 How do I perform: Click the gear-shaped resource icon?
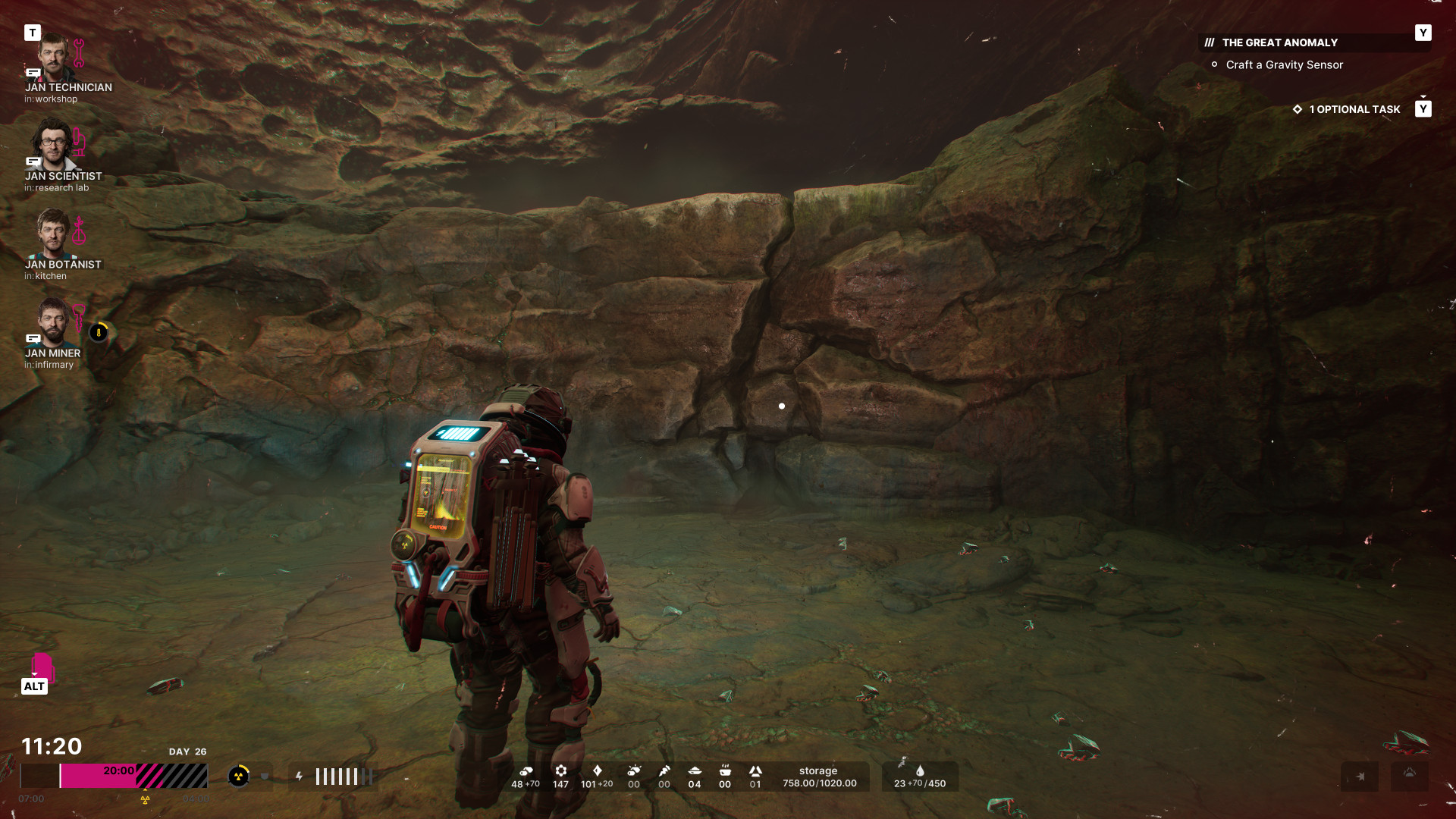(x=561, y=771)
